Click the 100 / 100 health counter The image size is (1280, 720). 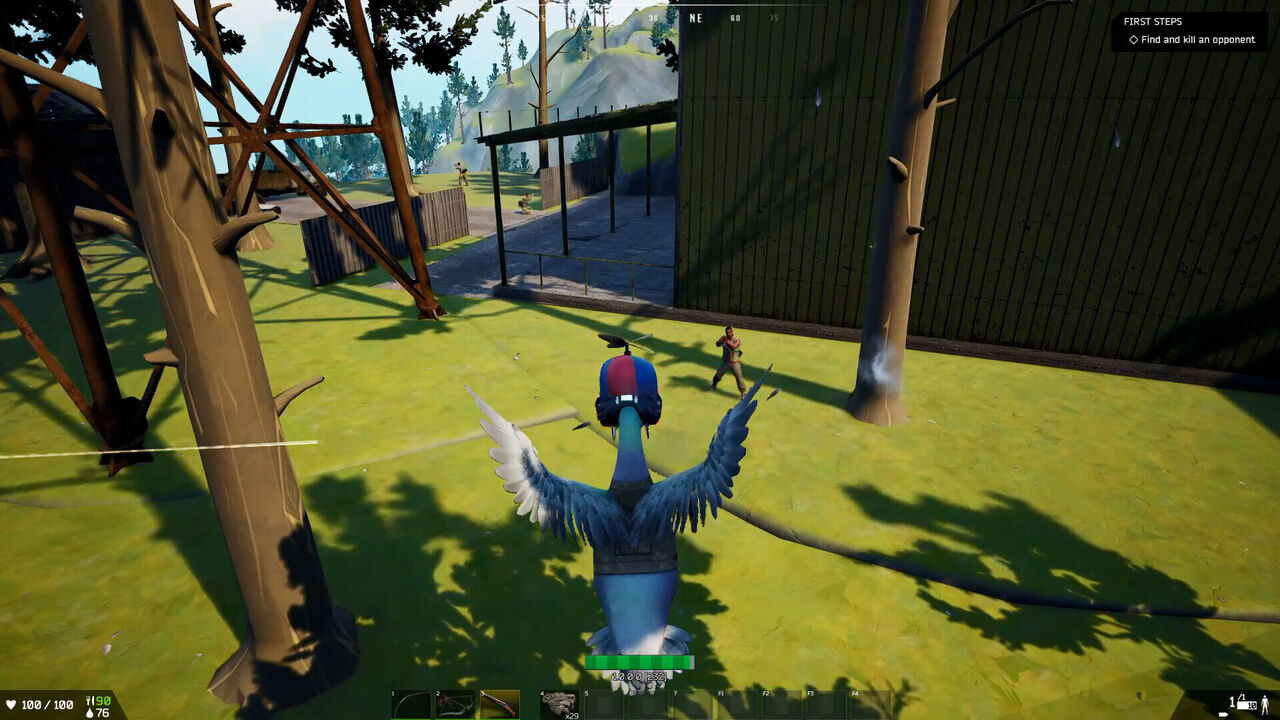point(47,704)
